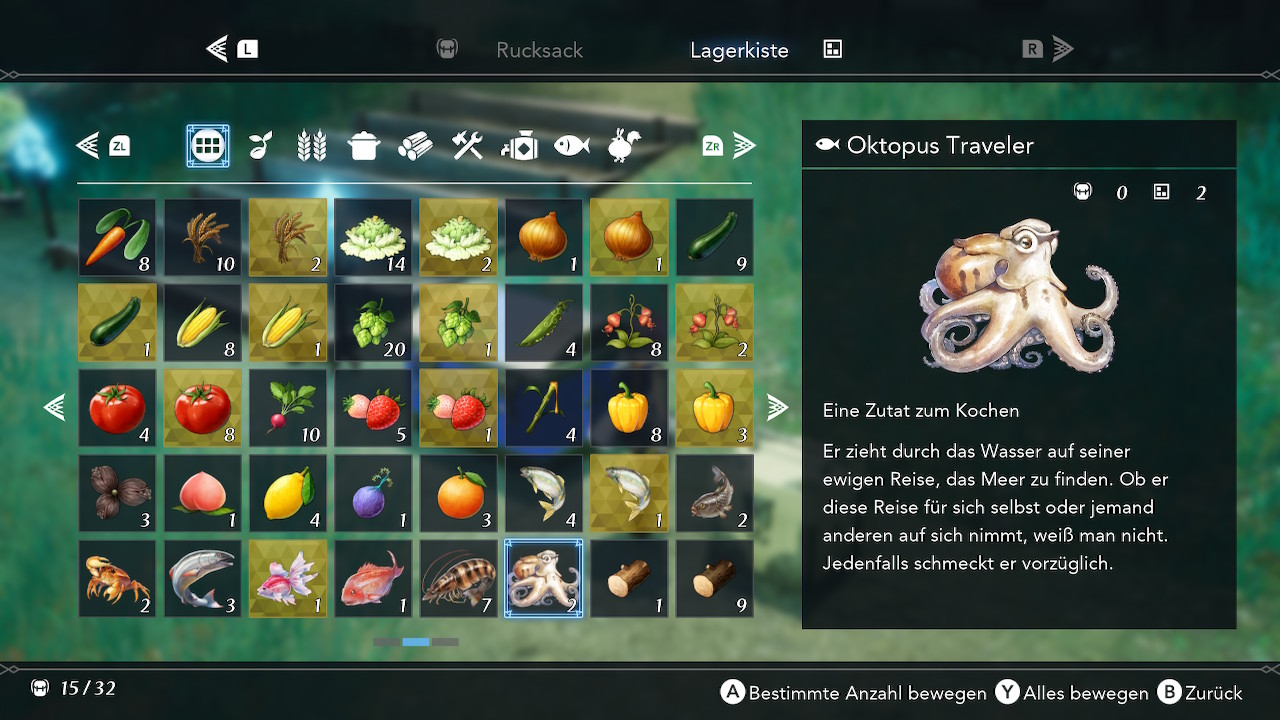This screenshot has height=720, width=1280.
Task: Choose the peach item slot
Action: [202, 493]
